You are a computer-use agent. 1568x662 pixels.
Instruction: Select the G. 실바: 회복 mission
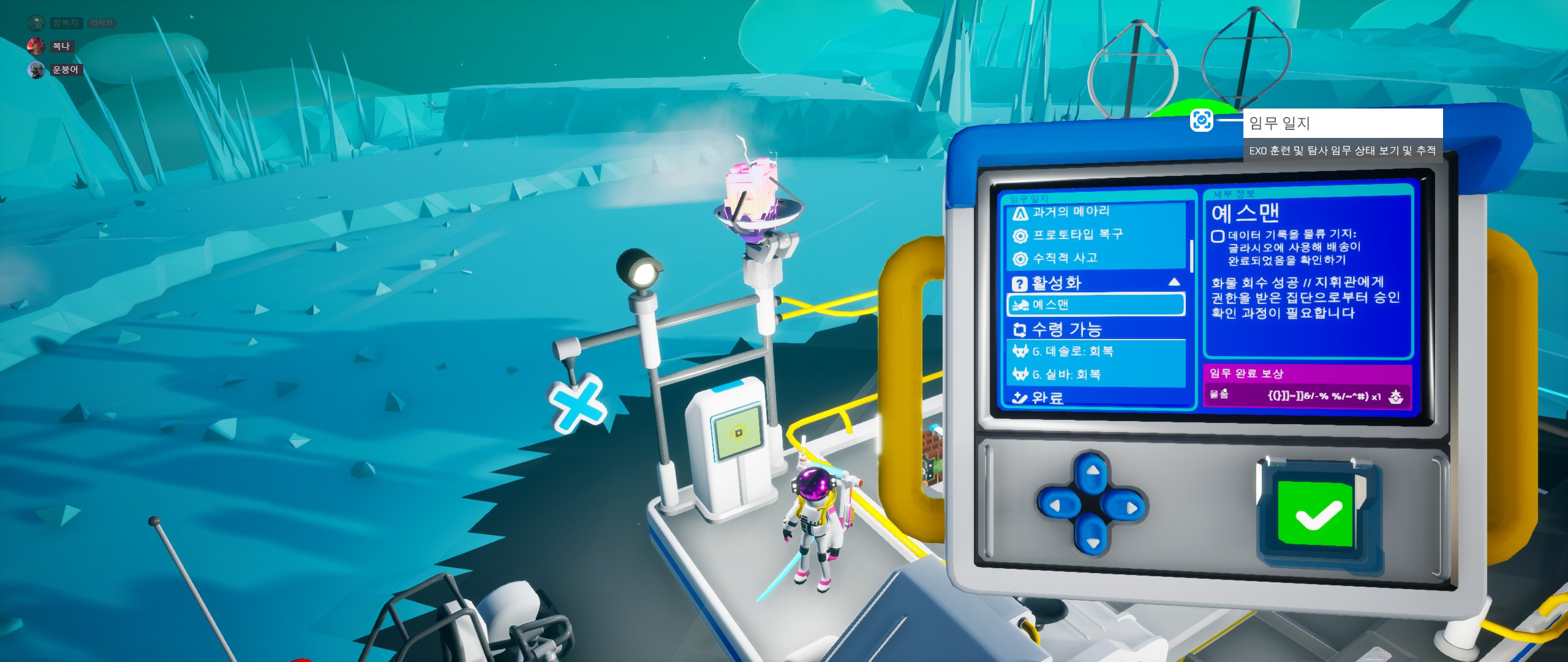pos(1096,374)
